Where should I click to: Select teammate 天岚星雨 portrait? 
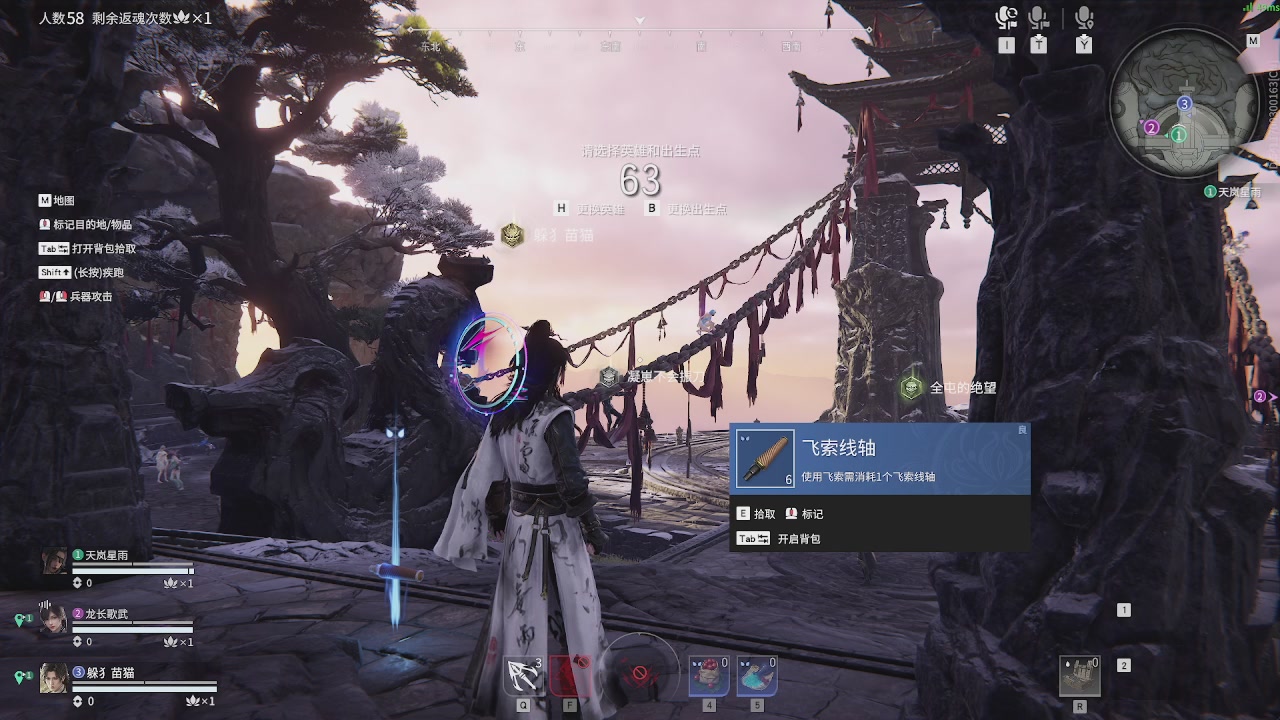coord(54,561)
